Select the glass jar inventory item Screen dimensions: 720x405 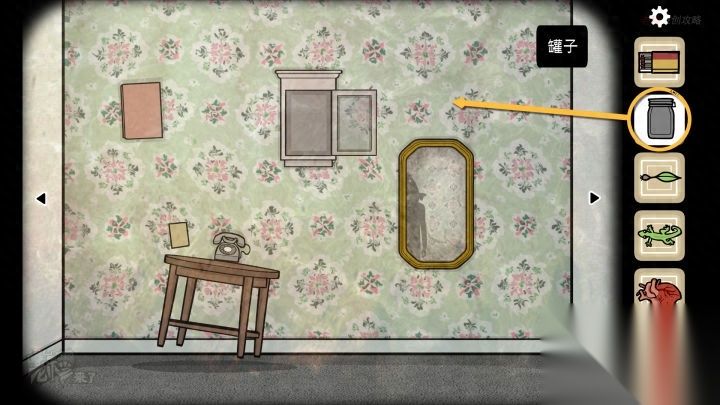659,121
